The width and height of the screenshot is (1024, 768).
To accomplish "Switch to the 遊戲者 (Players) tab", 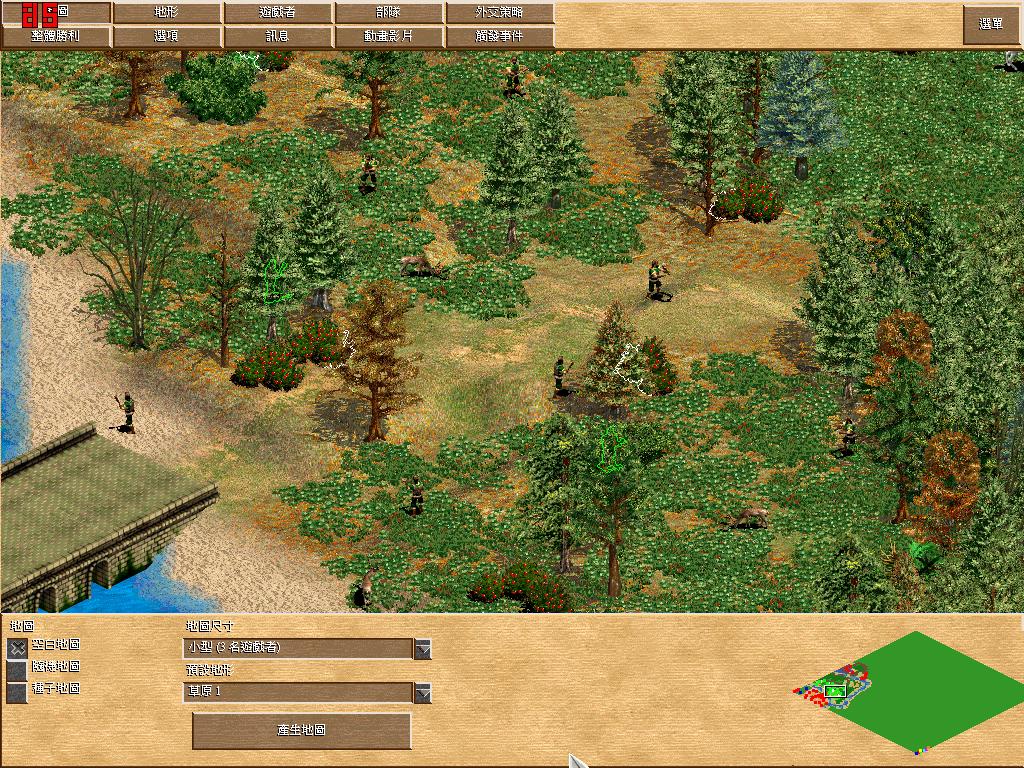I will 279,13.
